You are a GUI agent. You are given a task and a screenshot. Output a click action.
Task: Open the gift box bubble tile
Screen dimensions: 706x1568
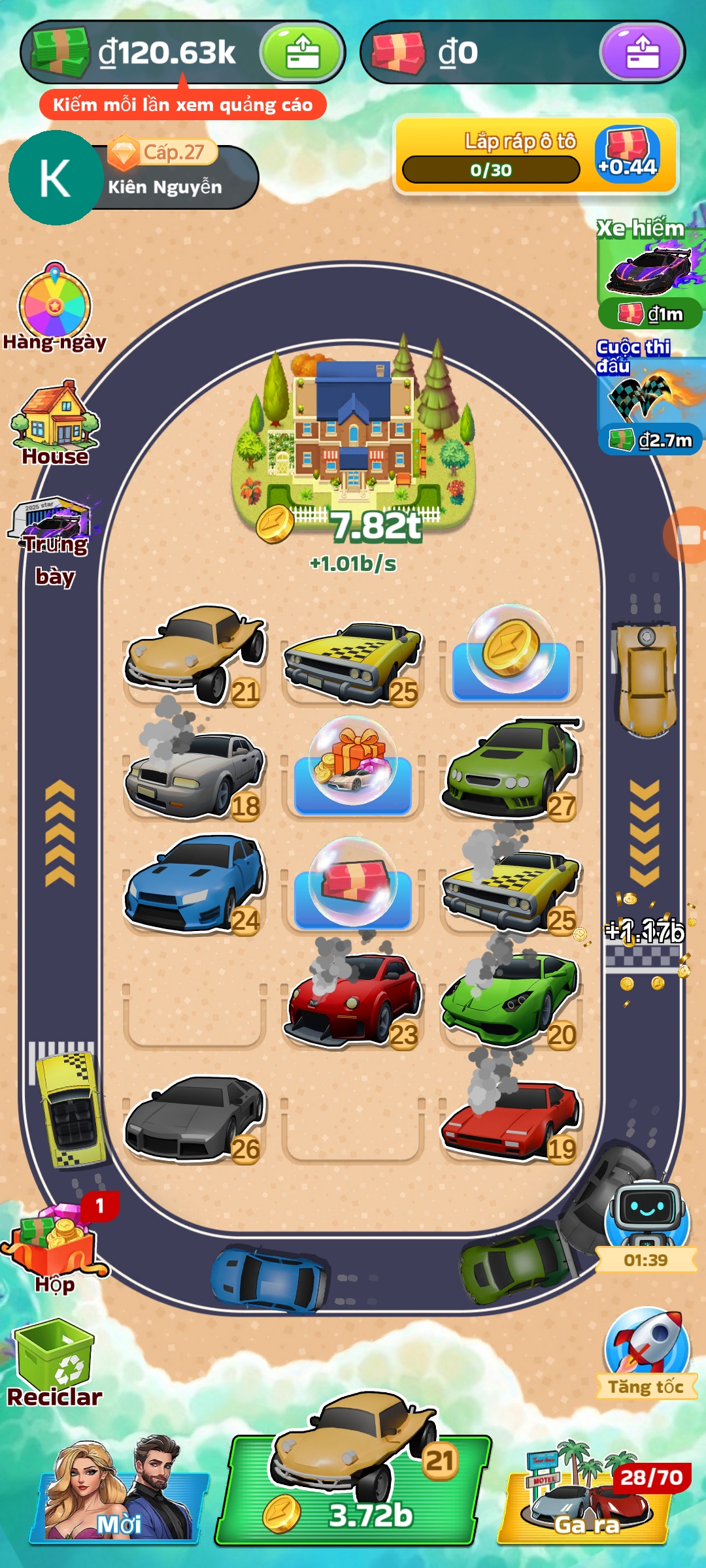[x=353, y=761]
